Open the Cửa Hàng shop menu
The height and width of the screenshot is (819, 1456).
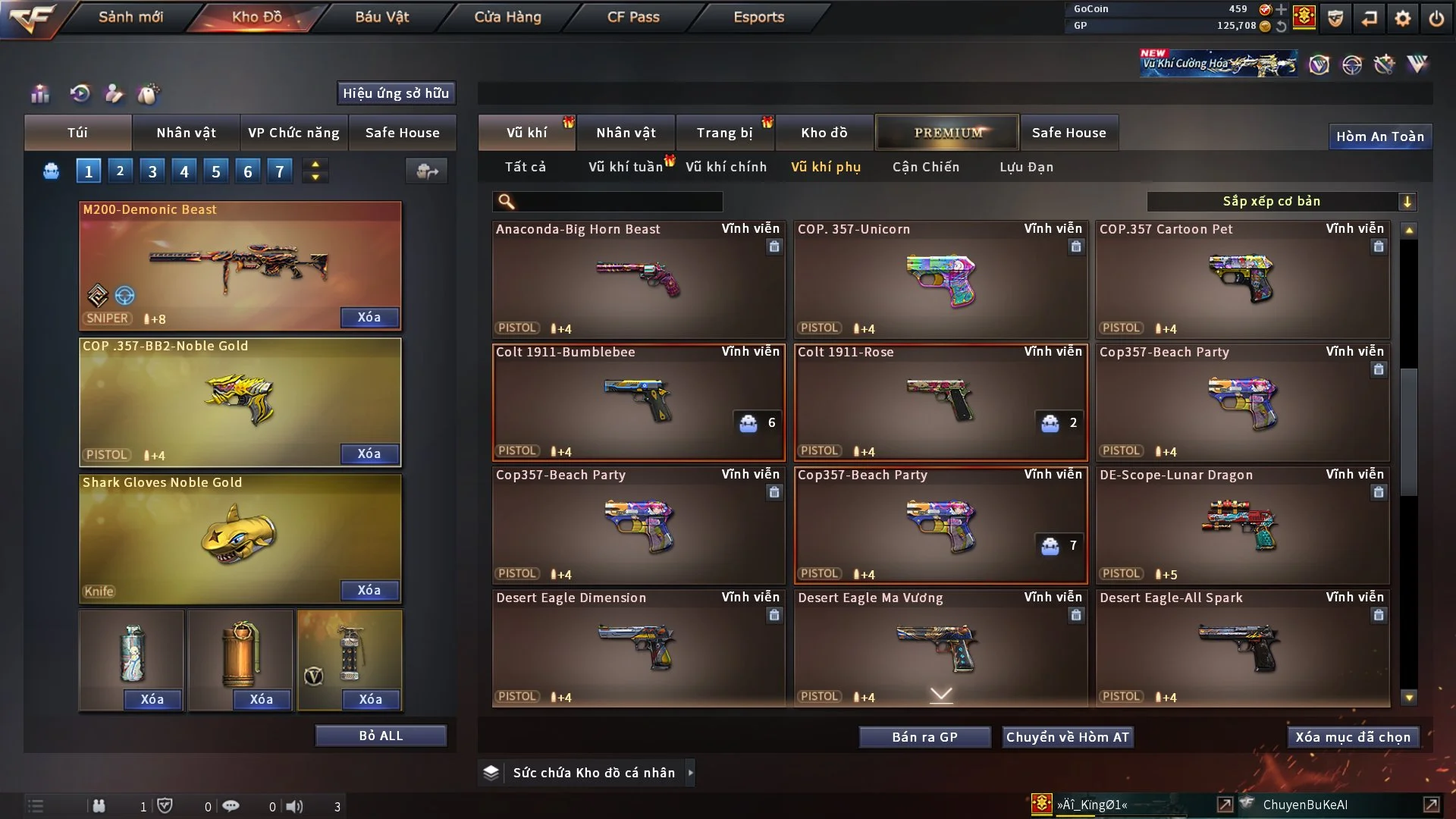507,17
